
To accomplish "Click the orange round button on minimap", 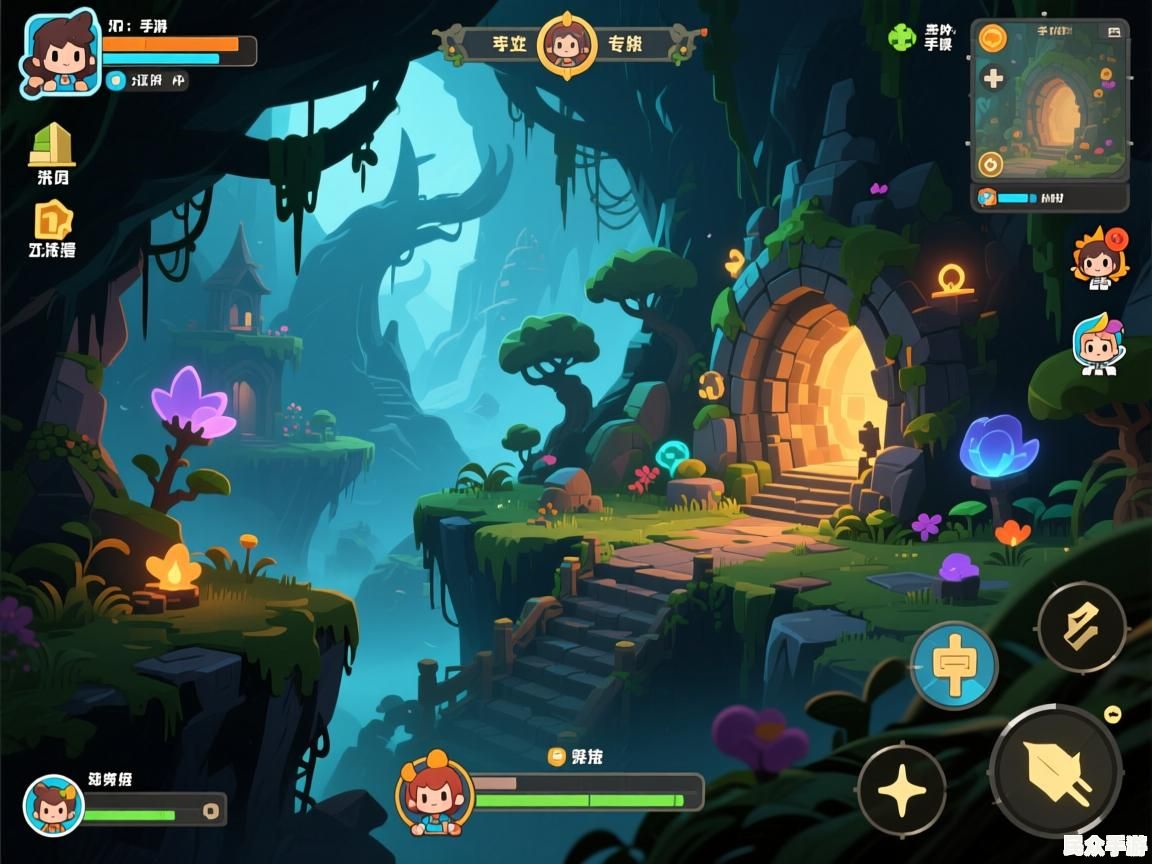I will pos(992,38).
